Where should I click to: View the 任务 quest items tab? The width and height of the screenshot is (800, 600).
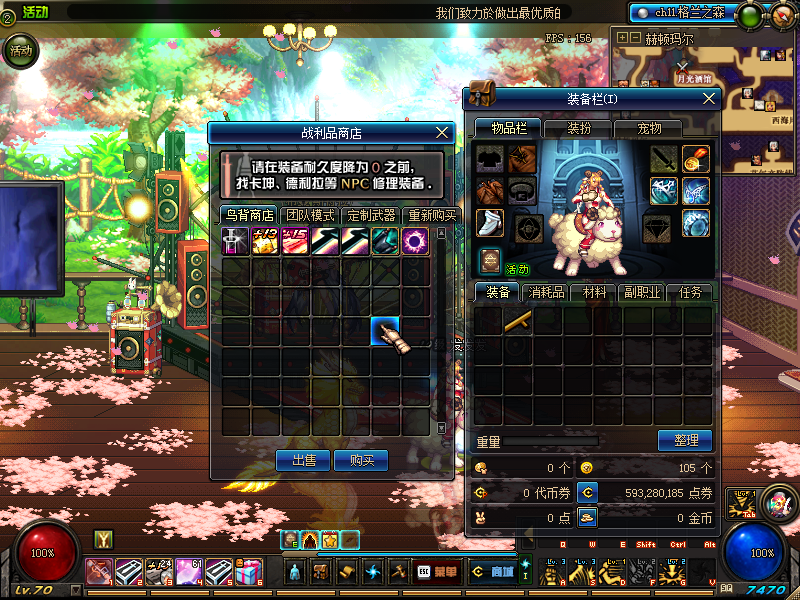(x=689, y=292)
